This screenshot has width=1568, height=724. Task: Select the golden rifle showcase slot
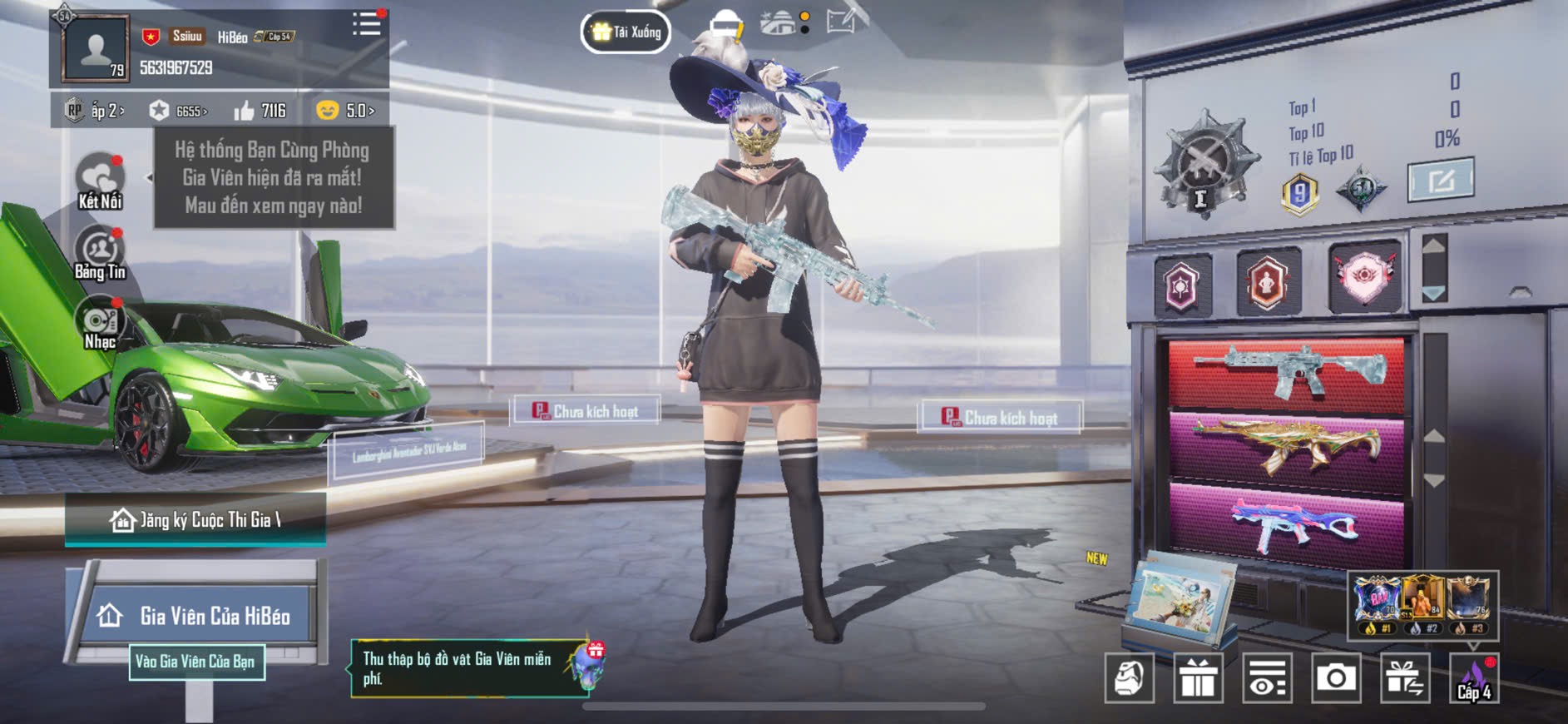pyautogui.click(x=1286, y=447)
